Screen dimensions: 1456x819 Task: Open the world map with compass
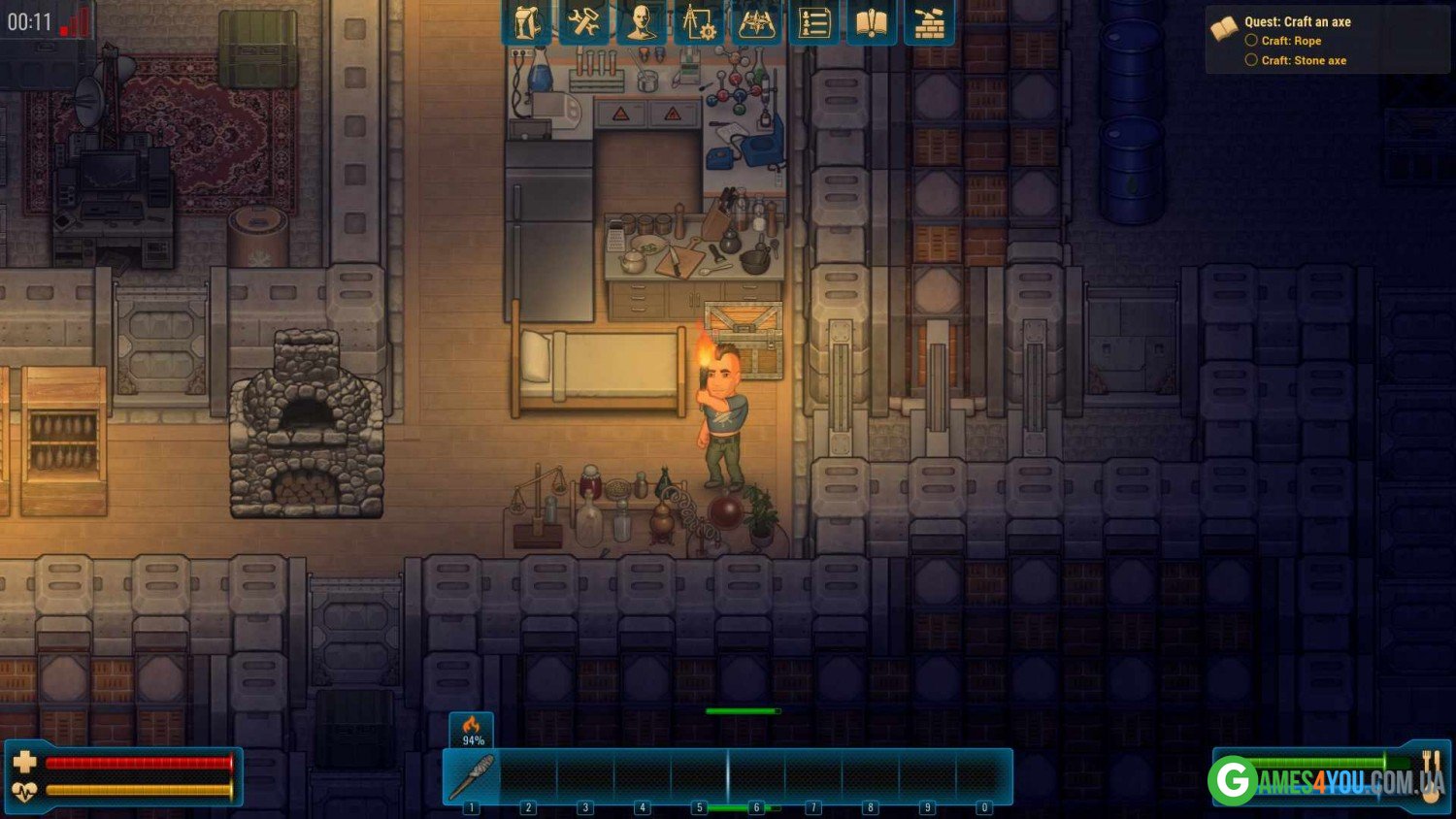(x=756, y=23)
